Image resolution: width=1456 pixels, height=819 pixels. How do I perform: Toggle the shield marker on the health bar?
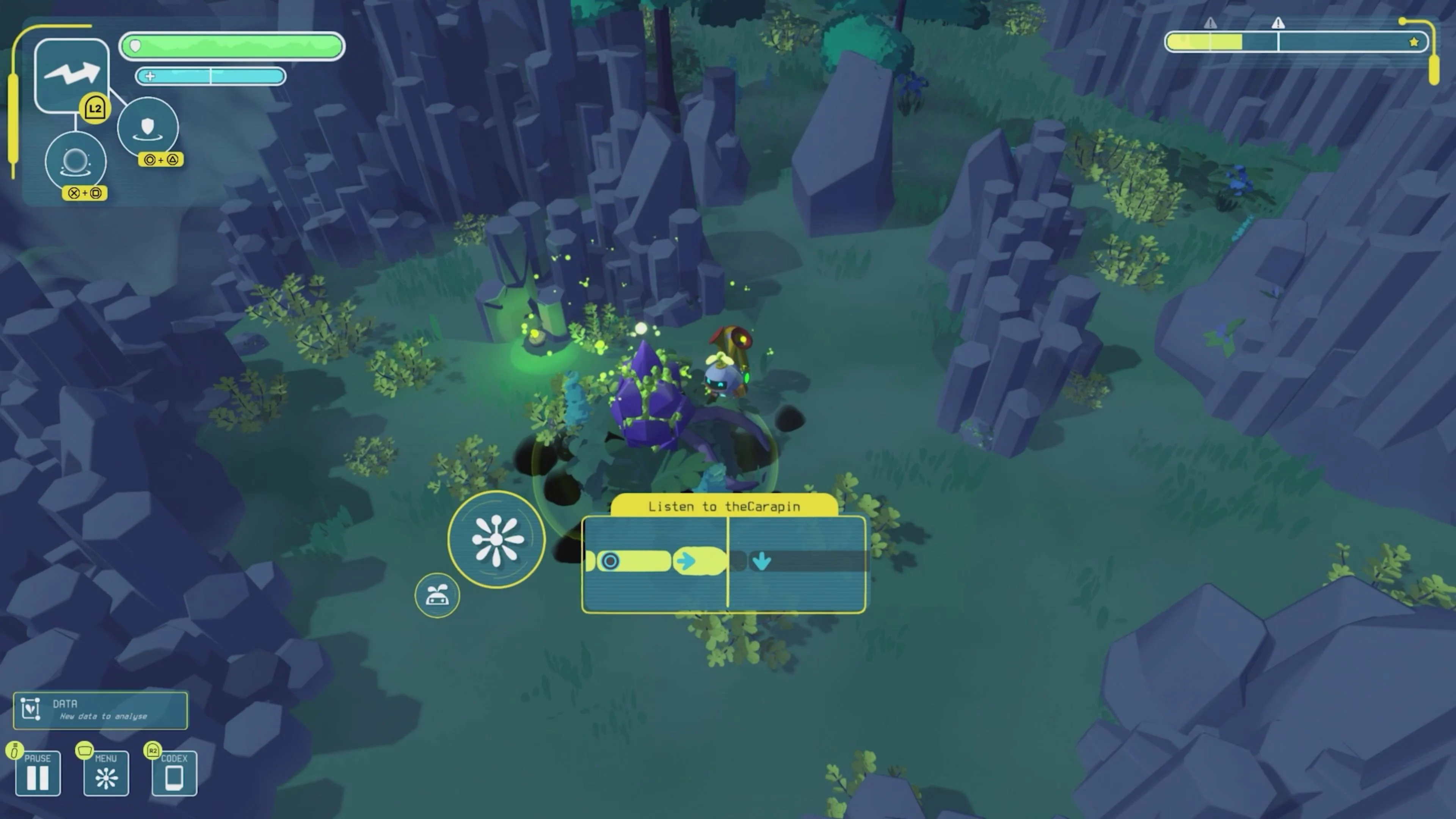[135, 46]
